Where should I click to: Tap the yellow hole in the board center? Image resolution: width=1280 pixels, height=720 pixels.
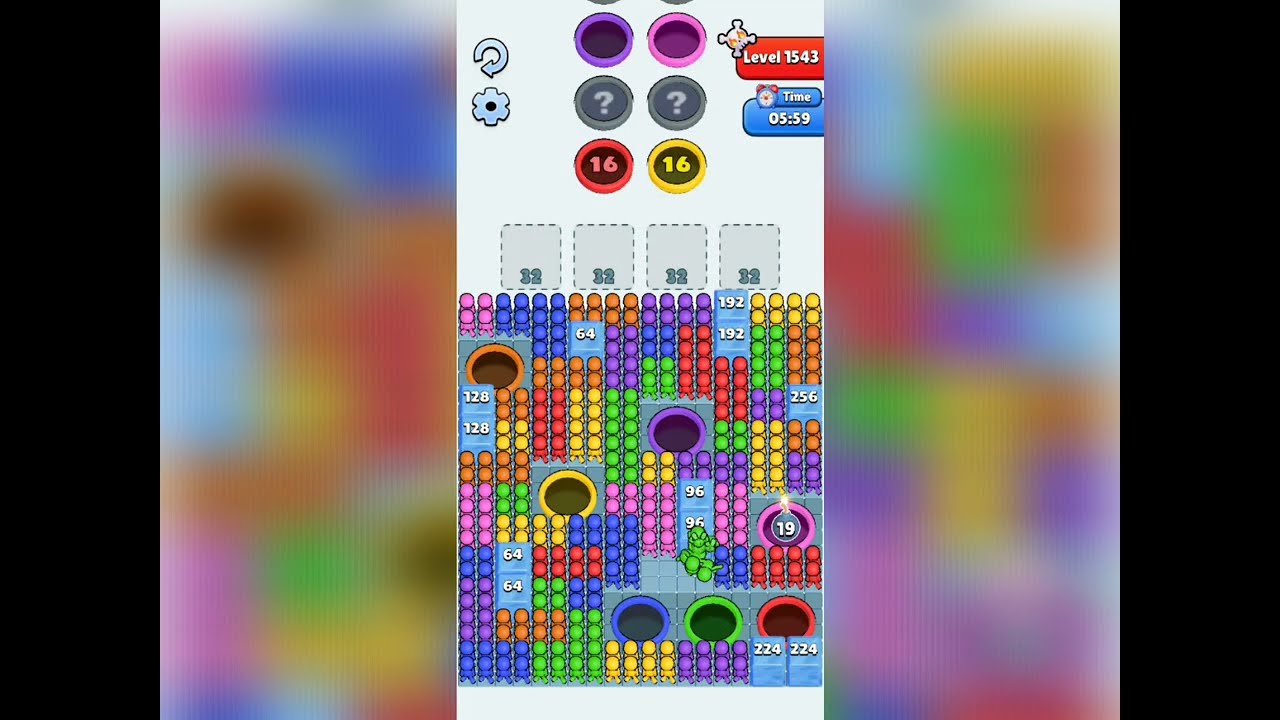[568, 493]
